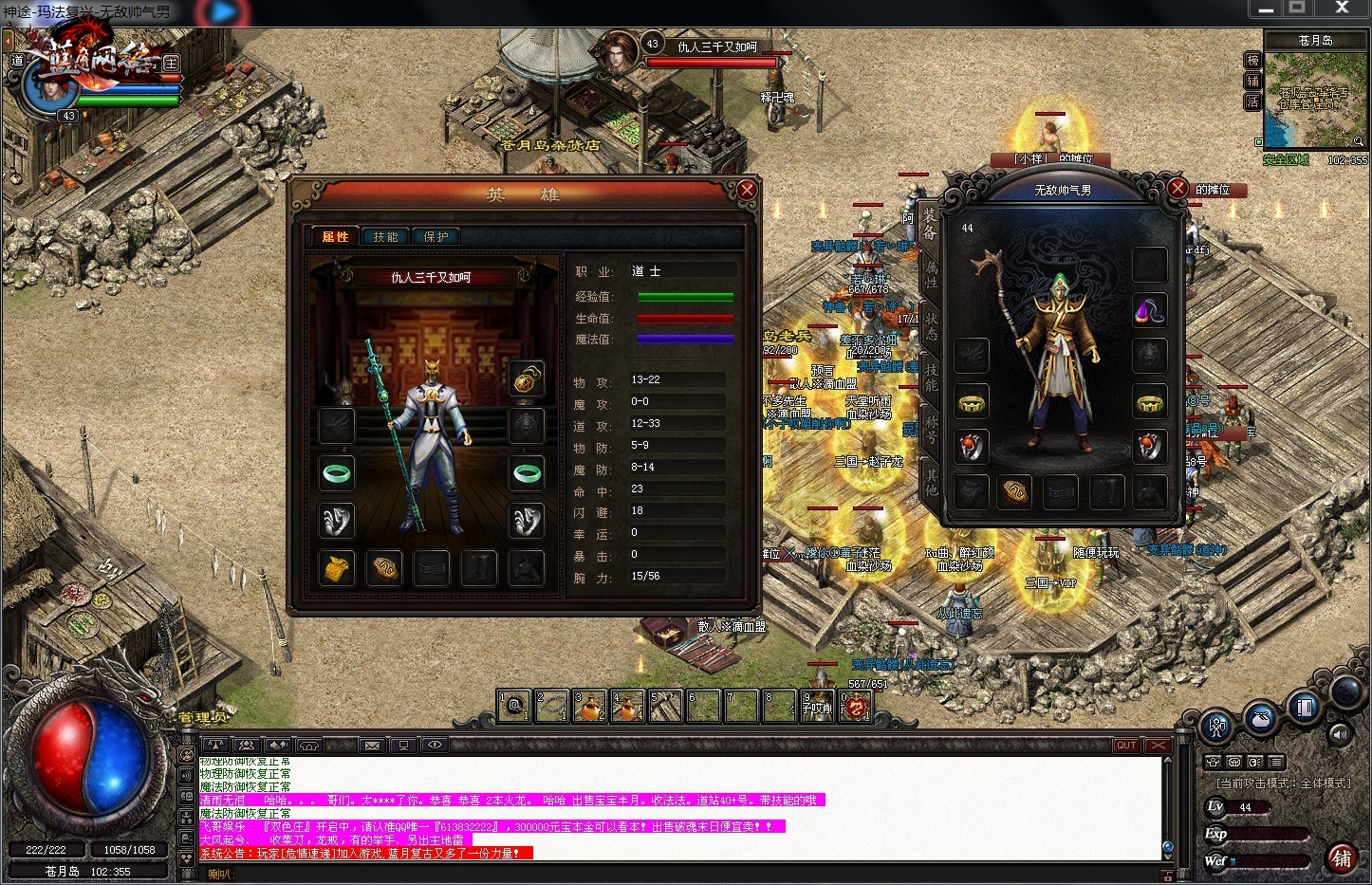Click the 铺 shop stall button
Image resolution: width=1372 pixels, height=885 pixels.
click(1341, 857)
